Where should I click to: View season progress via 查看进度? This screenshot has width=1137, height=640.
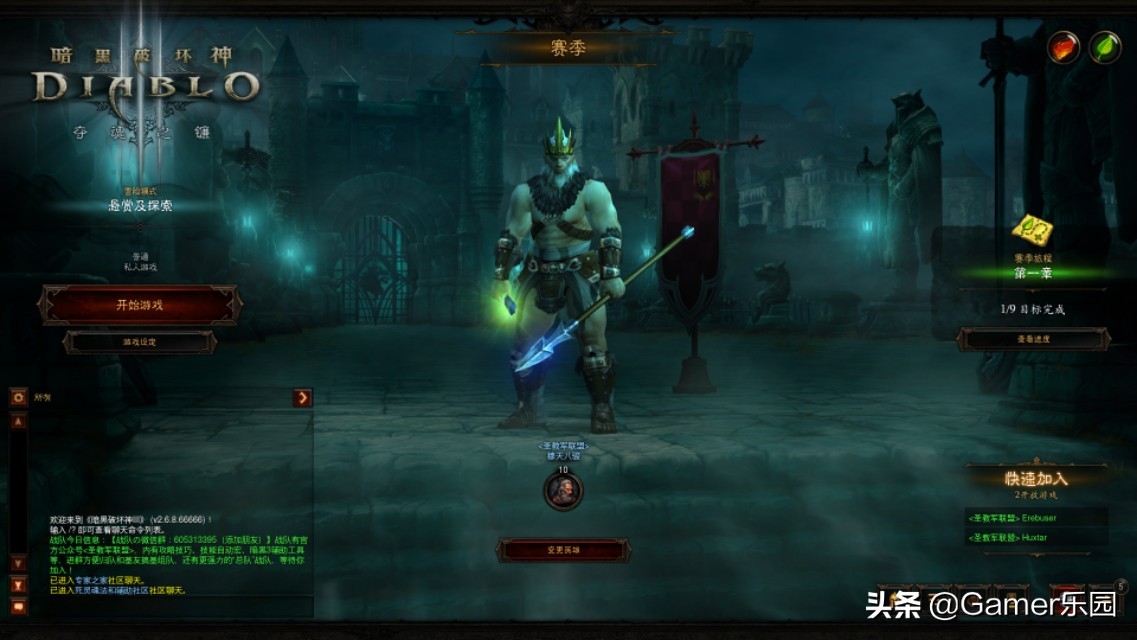pyautogui.click(x=1033, y=339)
